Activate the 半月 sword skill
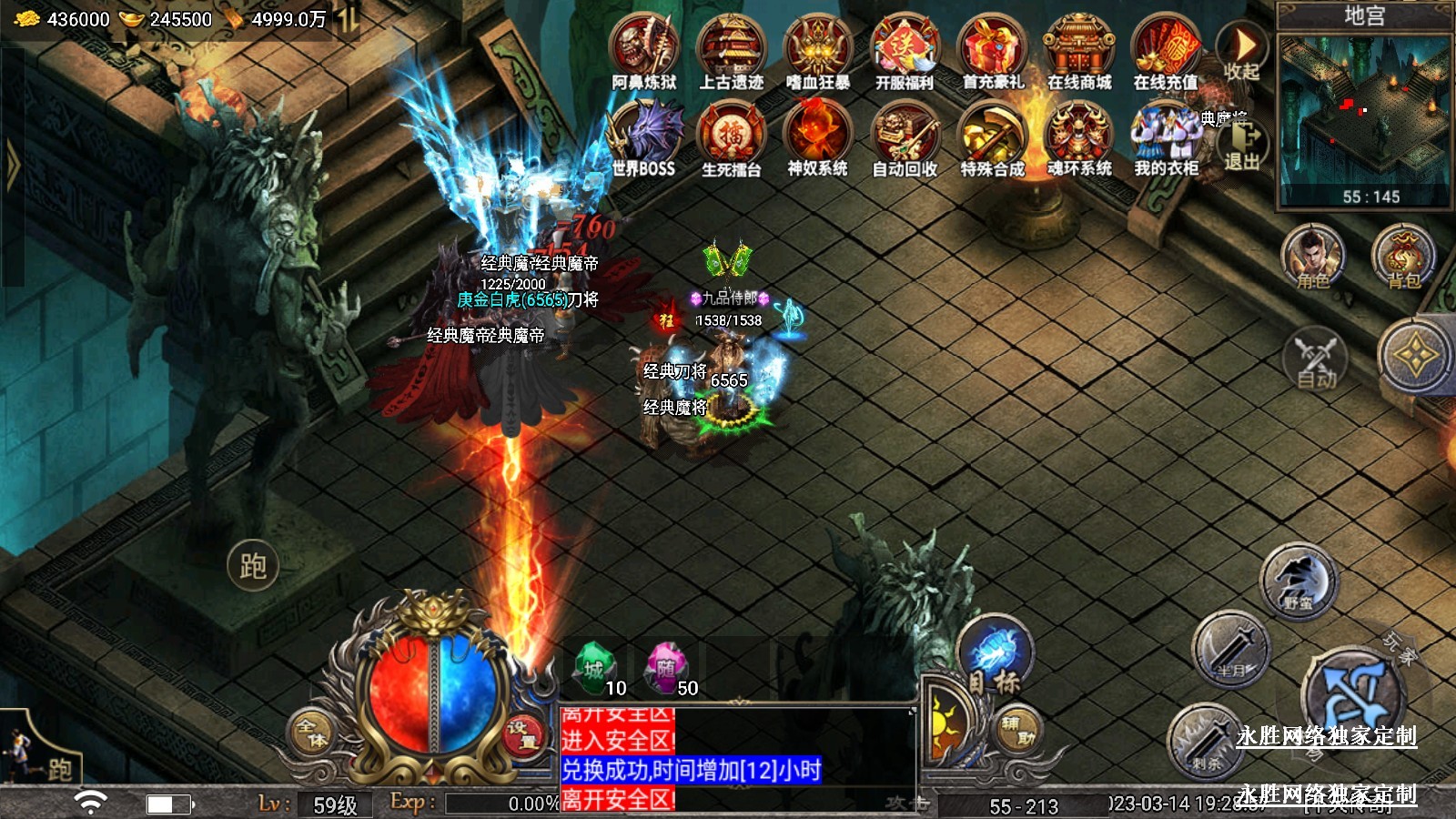Screen dimensions: 1456x819 (1230, 649)
